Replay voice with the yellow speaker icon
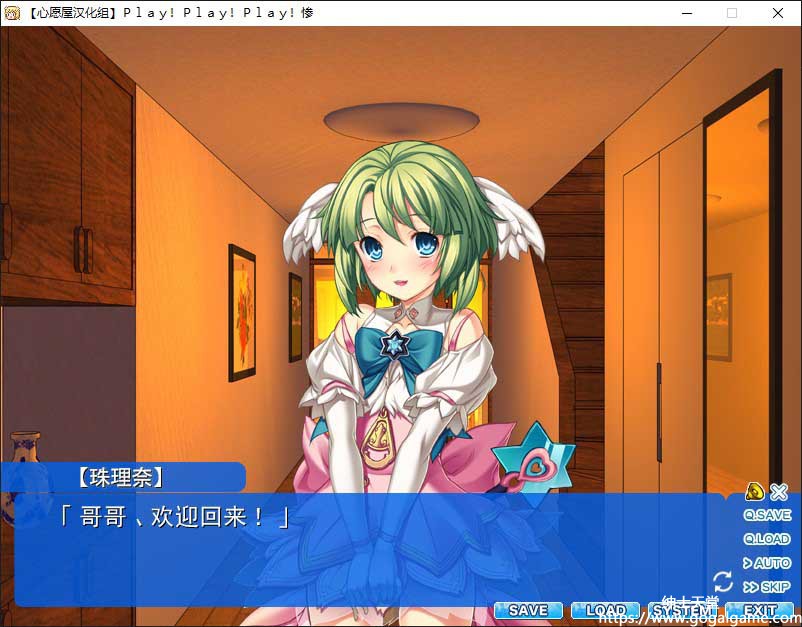Viewport: 802px width, 627px height. [755, 491]
